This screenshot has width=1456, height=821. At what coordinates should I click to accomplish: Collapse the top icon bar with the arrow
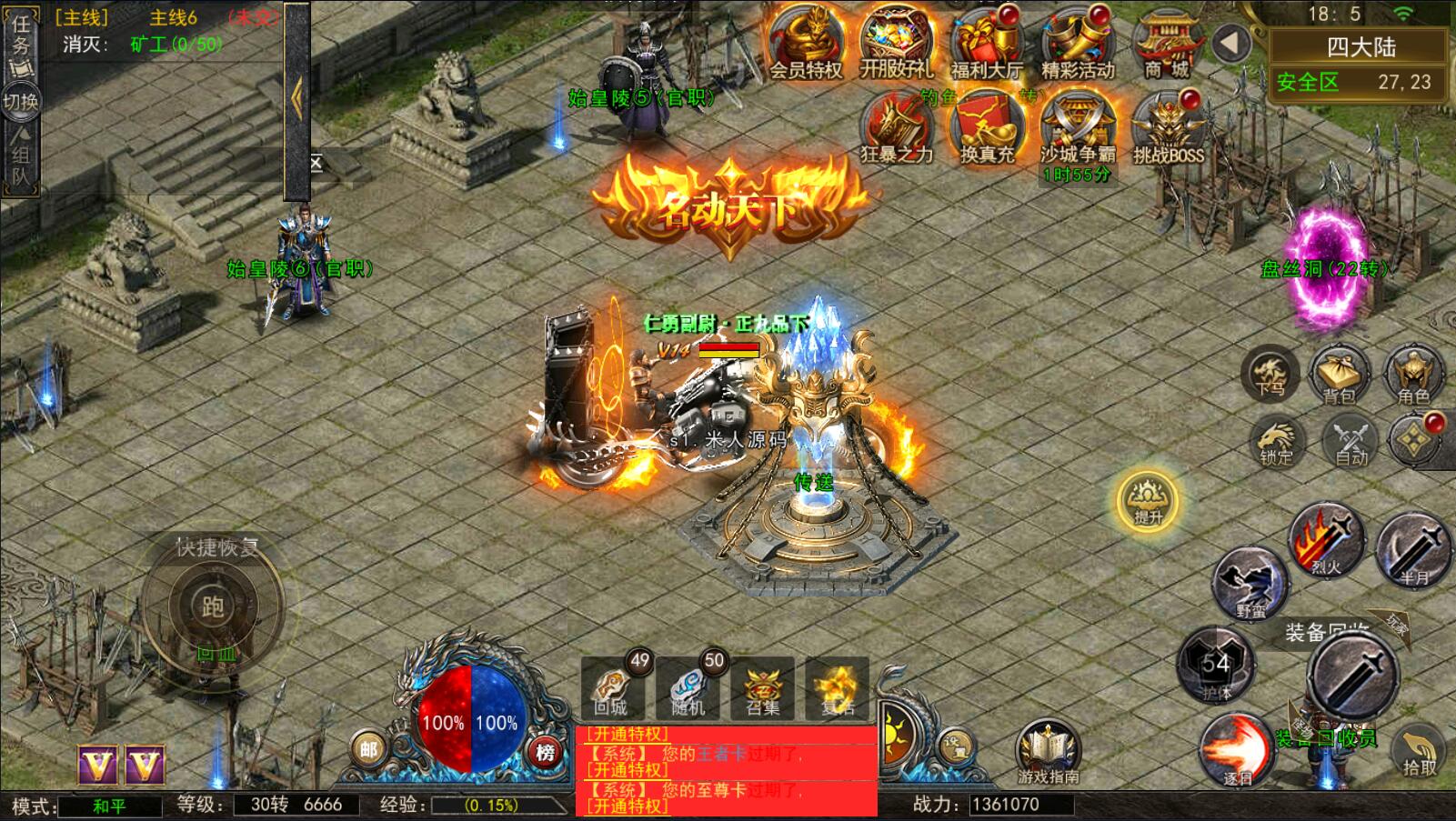(x=1232, y=43)
